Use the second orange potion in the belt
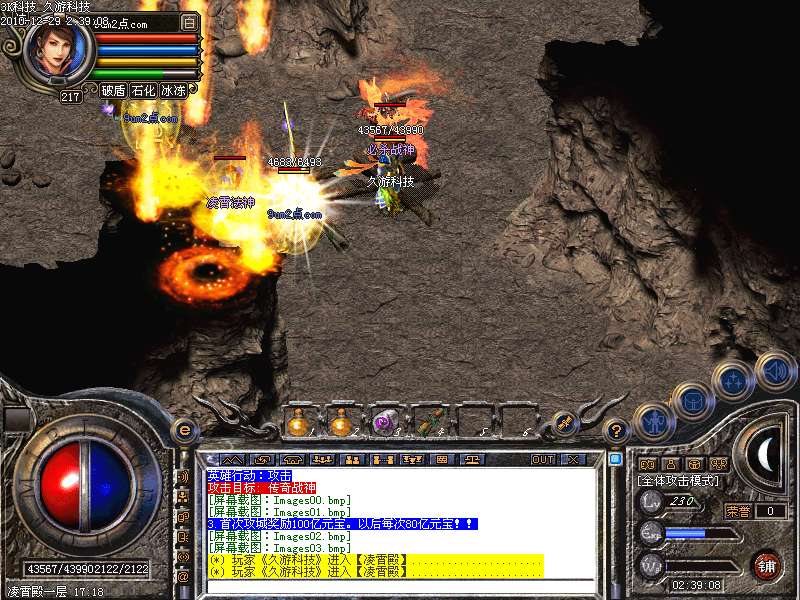The image size is (800, 600). coord(342,423)
